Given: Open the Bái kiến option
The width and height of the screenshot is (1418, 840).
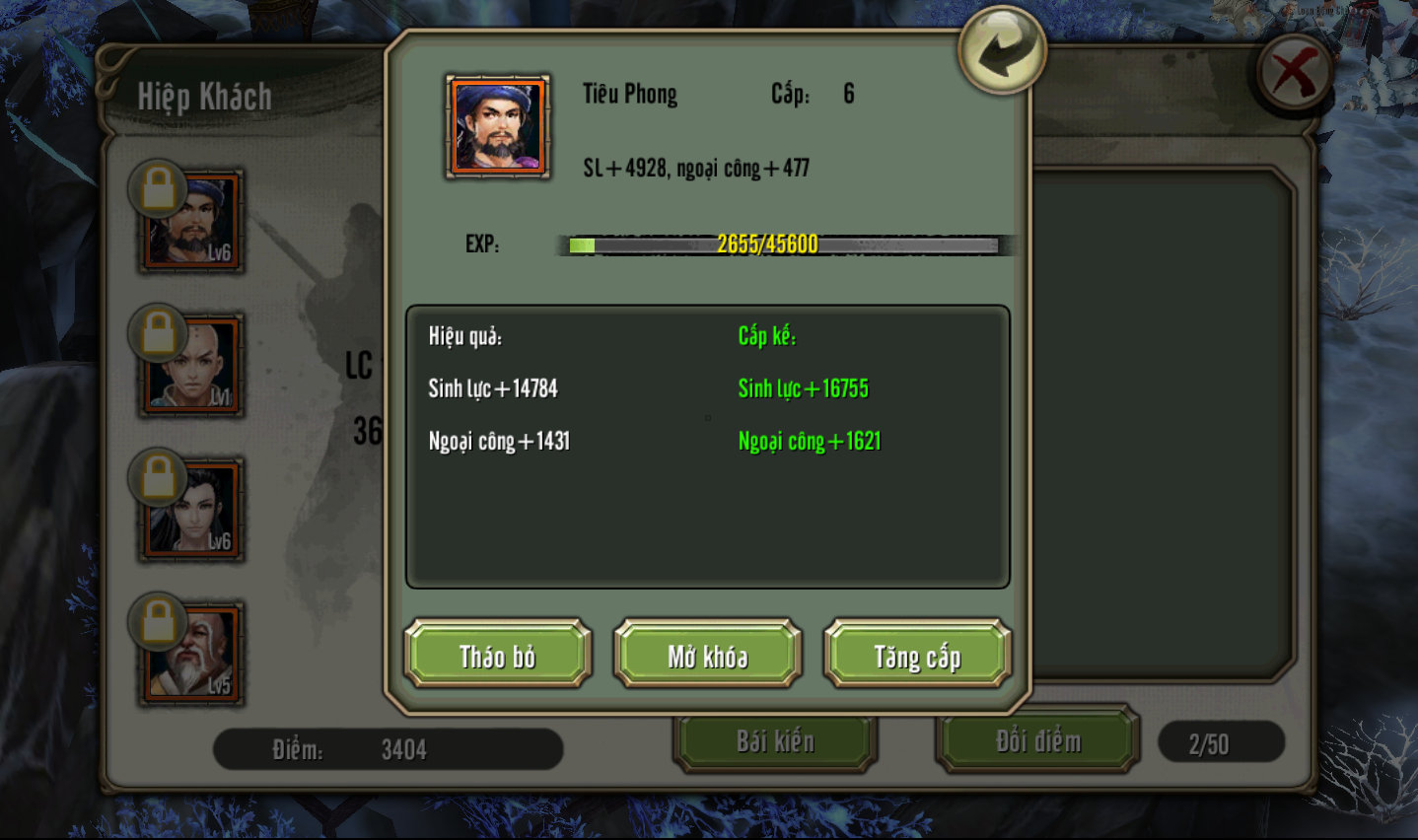Looking at the screenshot, I should 775,741.
